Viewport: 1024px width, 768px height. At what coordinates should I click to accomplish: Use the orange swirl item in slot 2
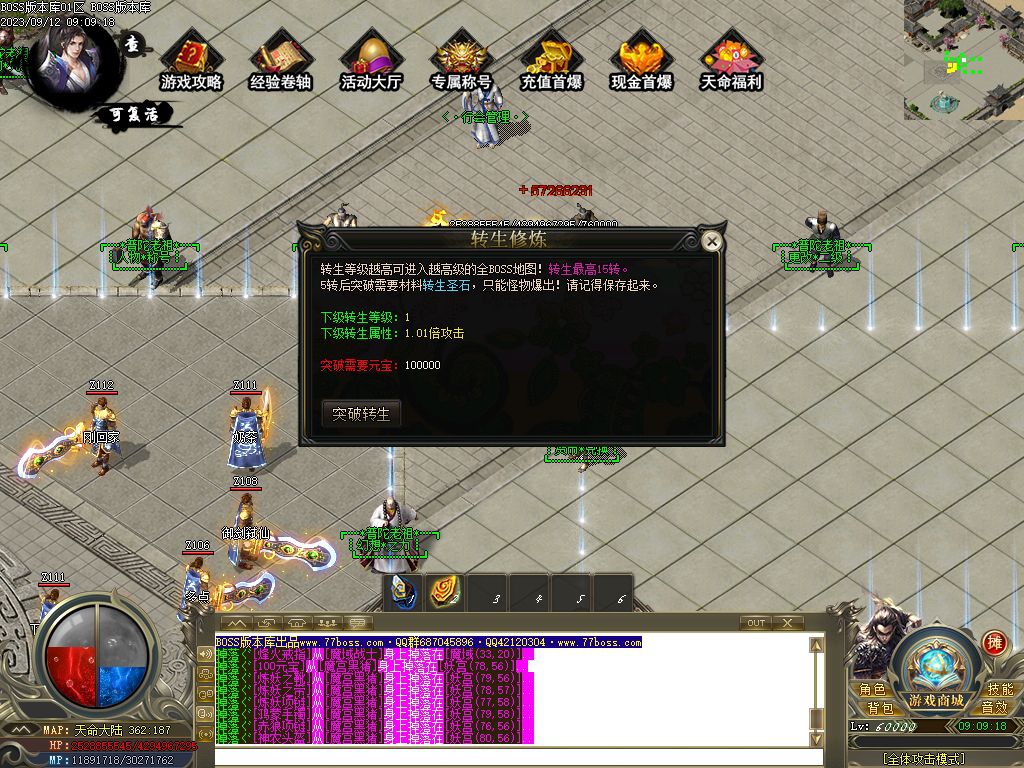pos(446,592)
